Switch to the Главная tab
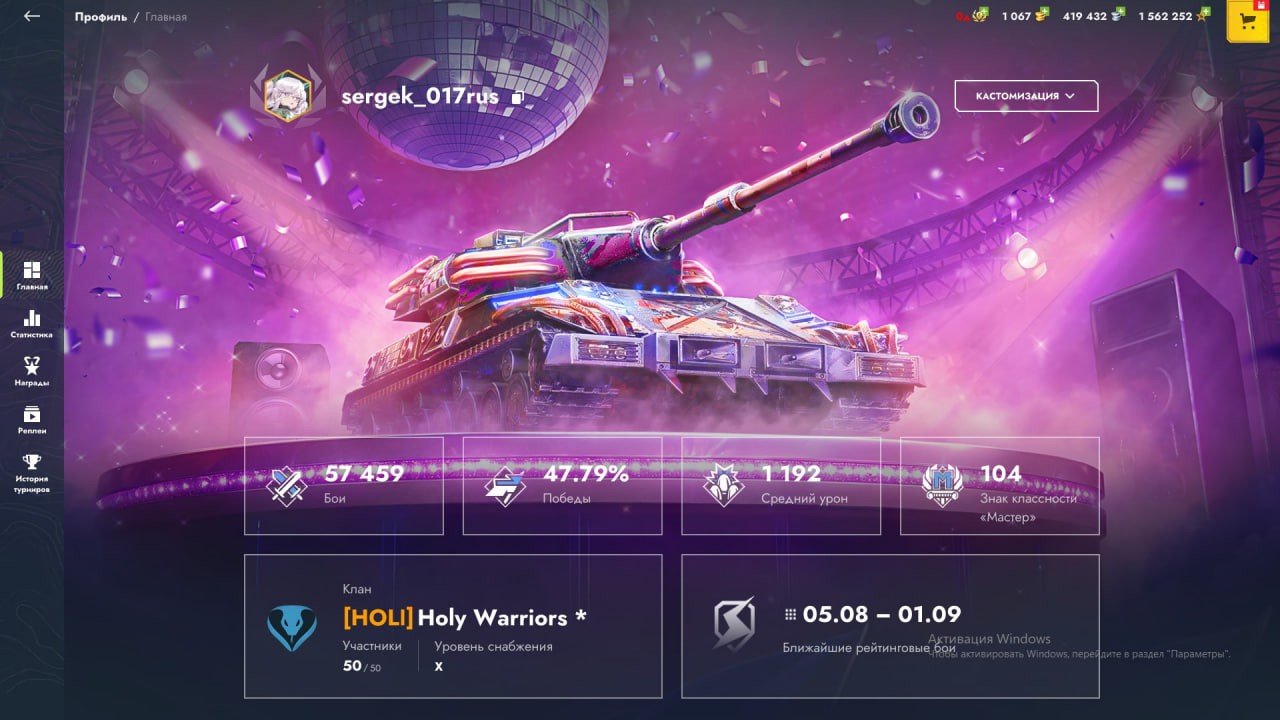Viewport: 1280px width, 720px height. point(32,275)
